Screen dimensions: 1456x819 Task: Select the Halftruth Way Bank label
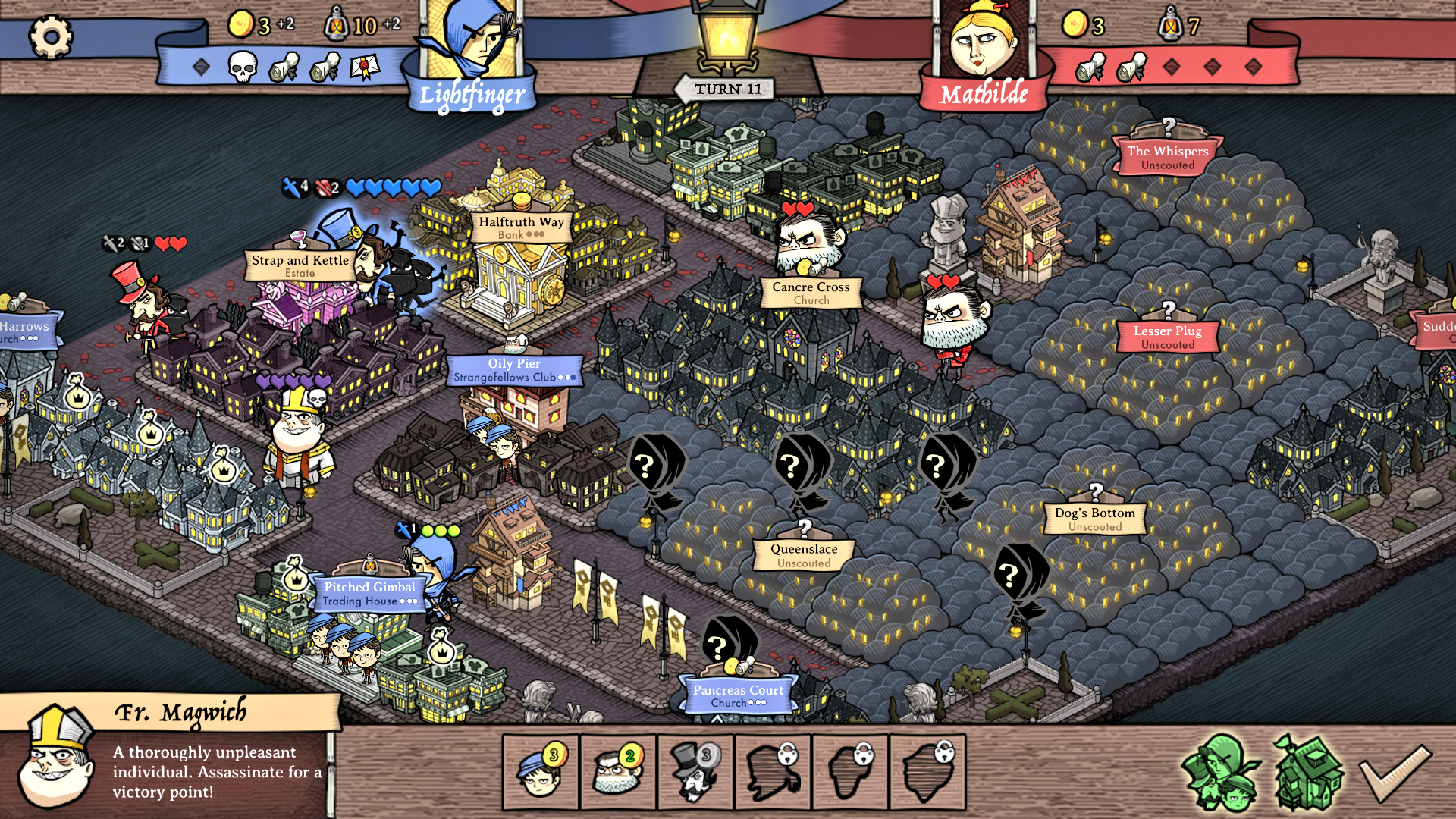(521, 227)
